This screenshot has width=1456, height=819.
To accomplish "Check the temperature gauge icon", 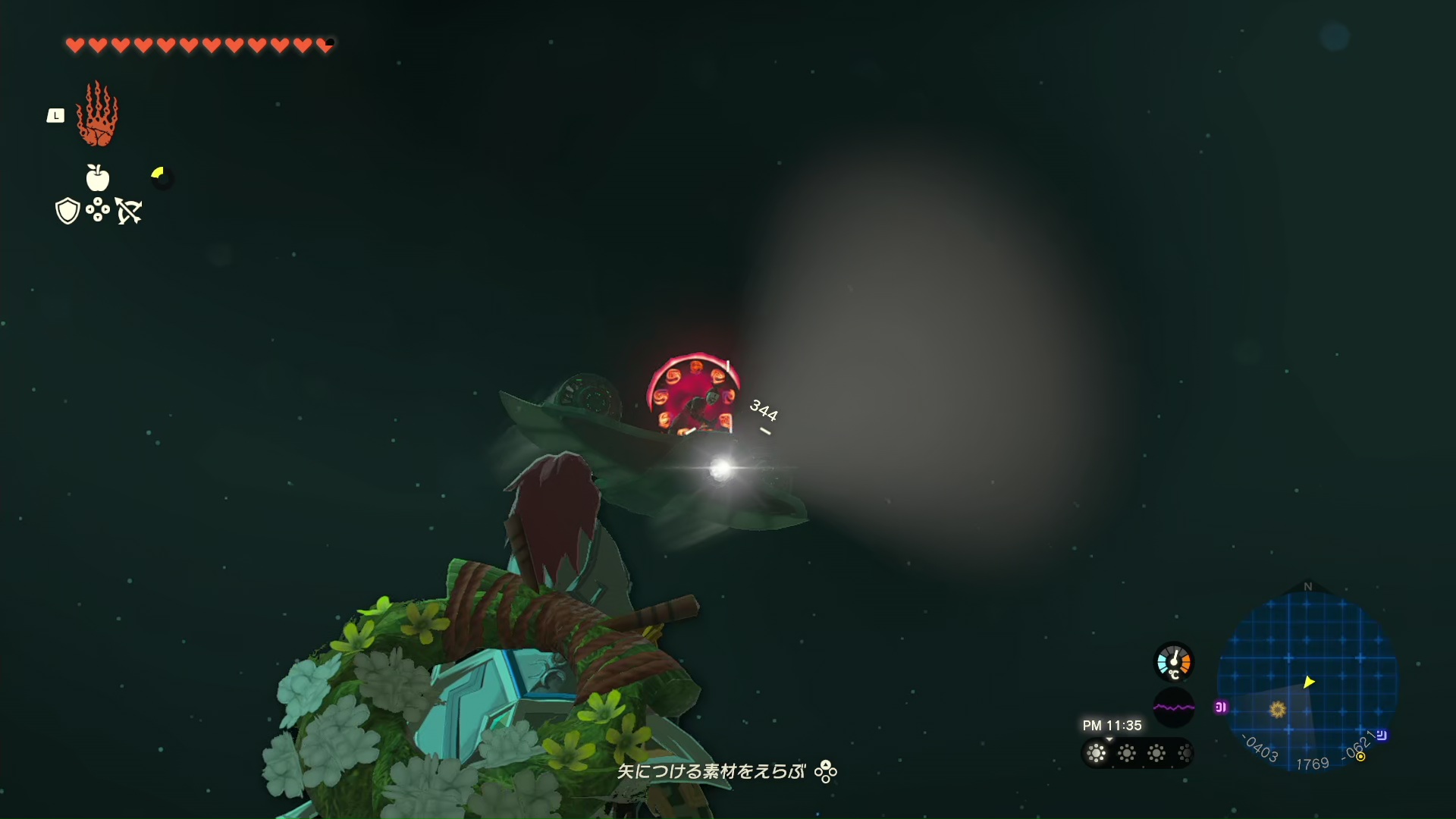I will (1174, 662).
